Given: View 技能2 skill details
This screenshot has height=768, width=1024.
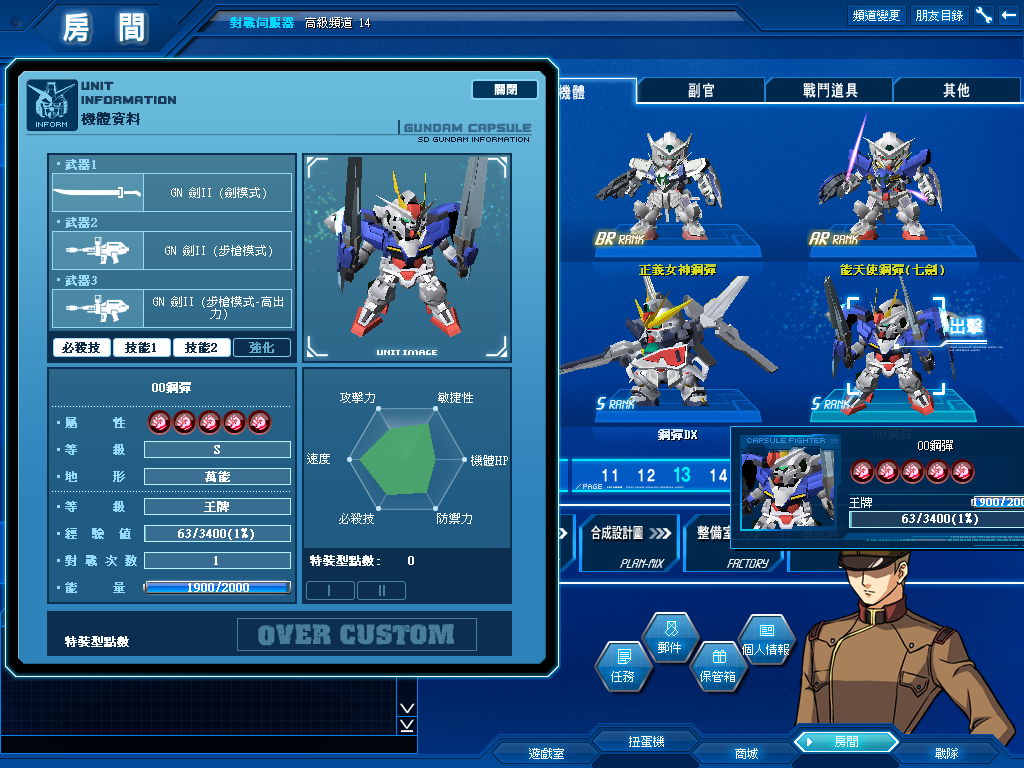Looking at the screenshot, I should tap(201, 348).
